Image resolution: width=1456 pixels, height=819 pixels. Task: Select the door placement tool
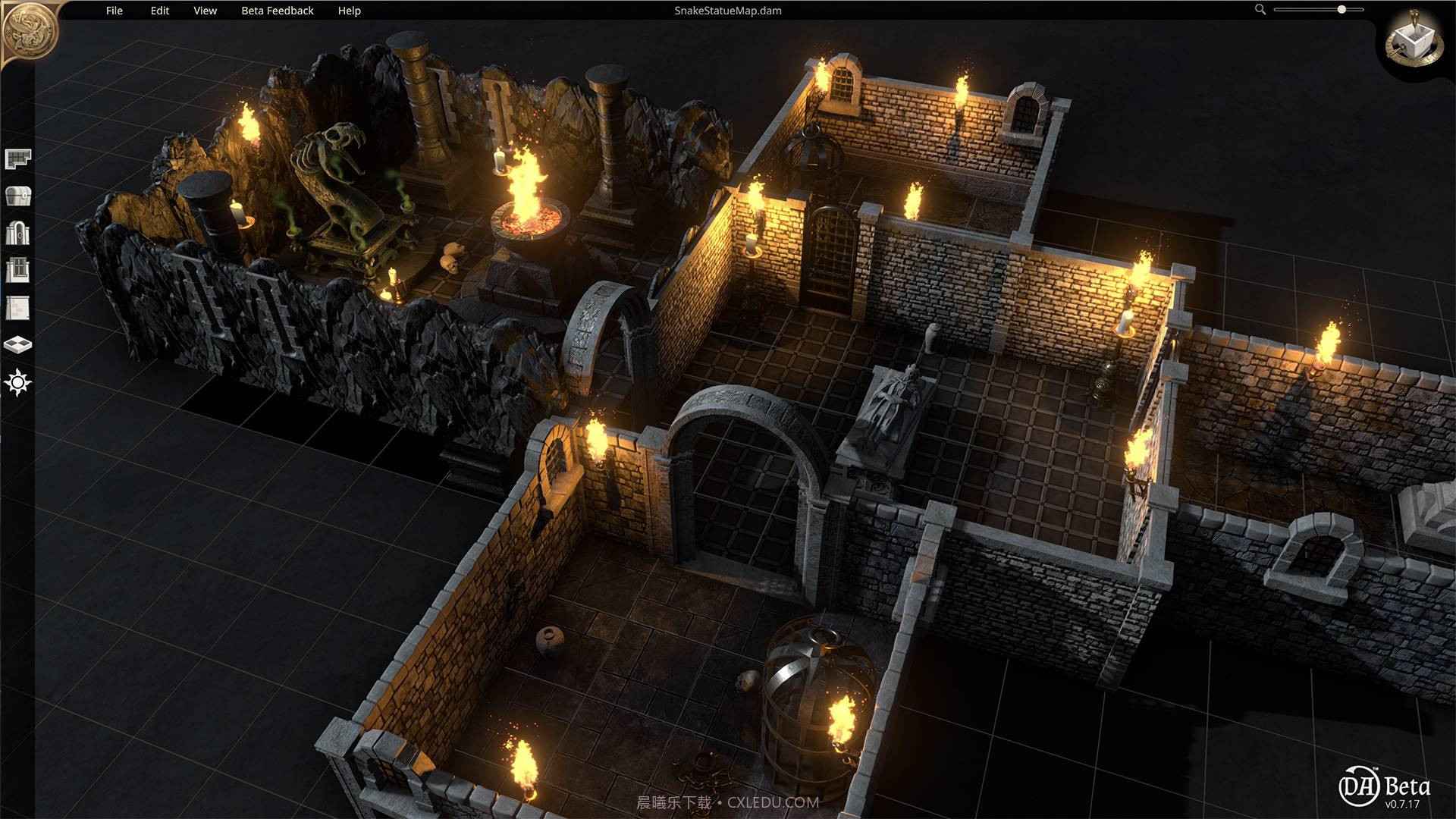click(19, 233)
